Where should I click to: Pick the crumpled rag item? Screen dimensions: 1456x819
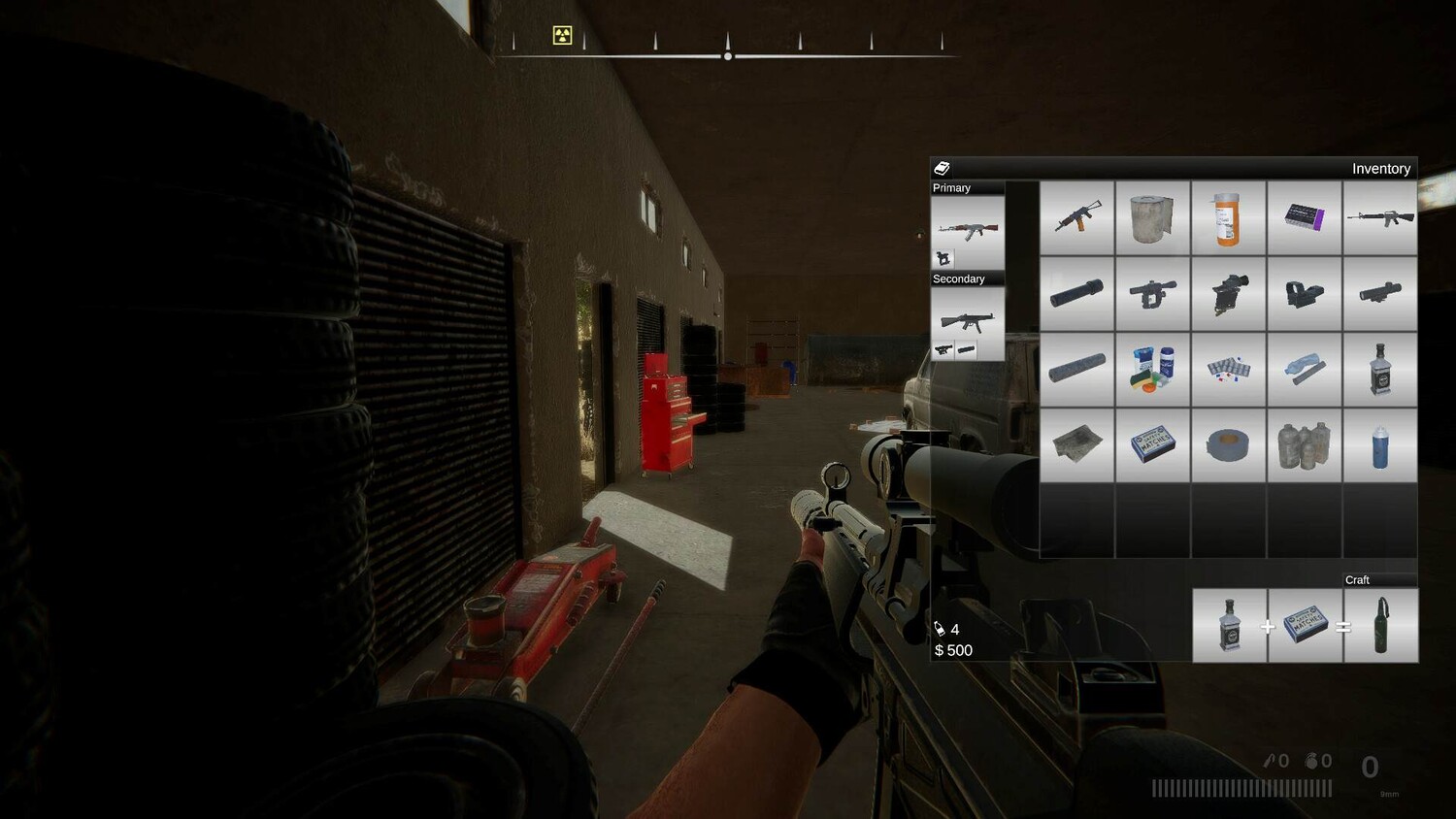1076,444
